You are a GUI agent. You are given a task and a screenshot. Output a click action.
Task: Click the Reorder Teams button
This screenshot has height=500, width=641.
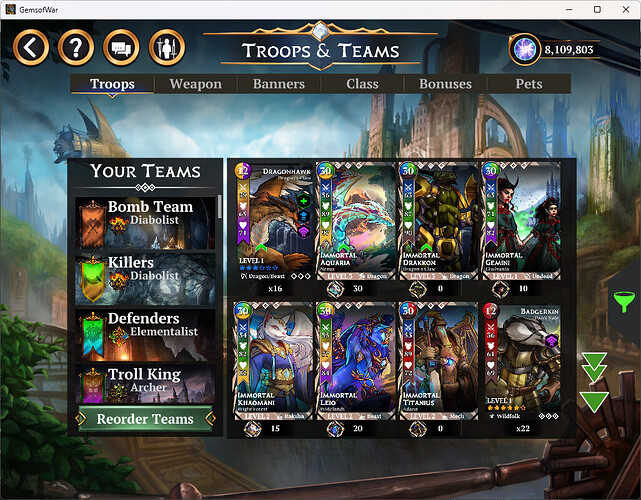point(146,419)
